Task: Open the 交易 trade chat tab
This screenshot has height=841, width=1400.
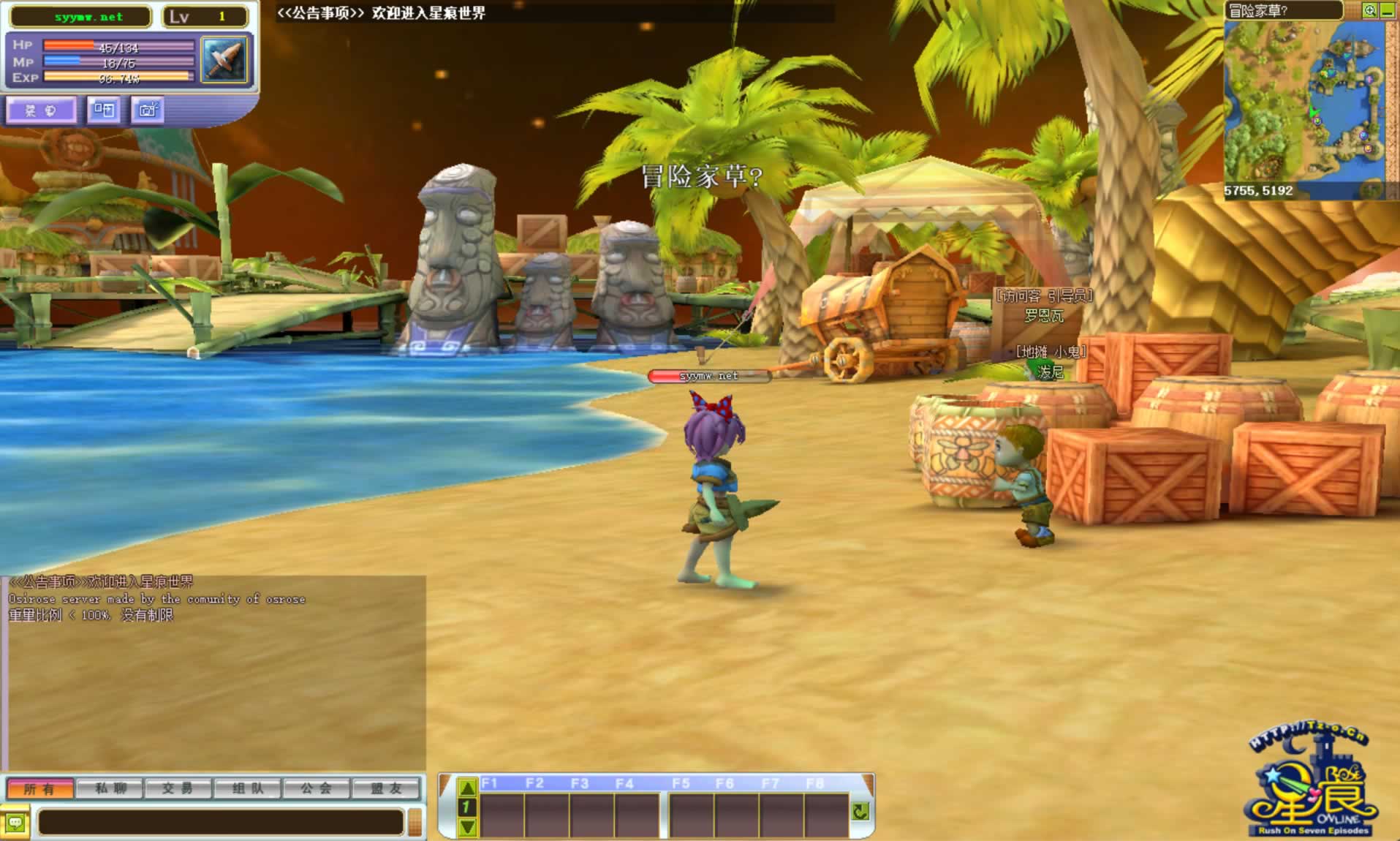Action: pyautogui.click(x=178, y=788)
